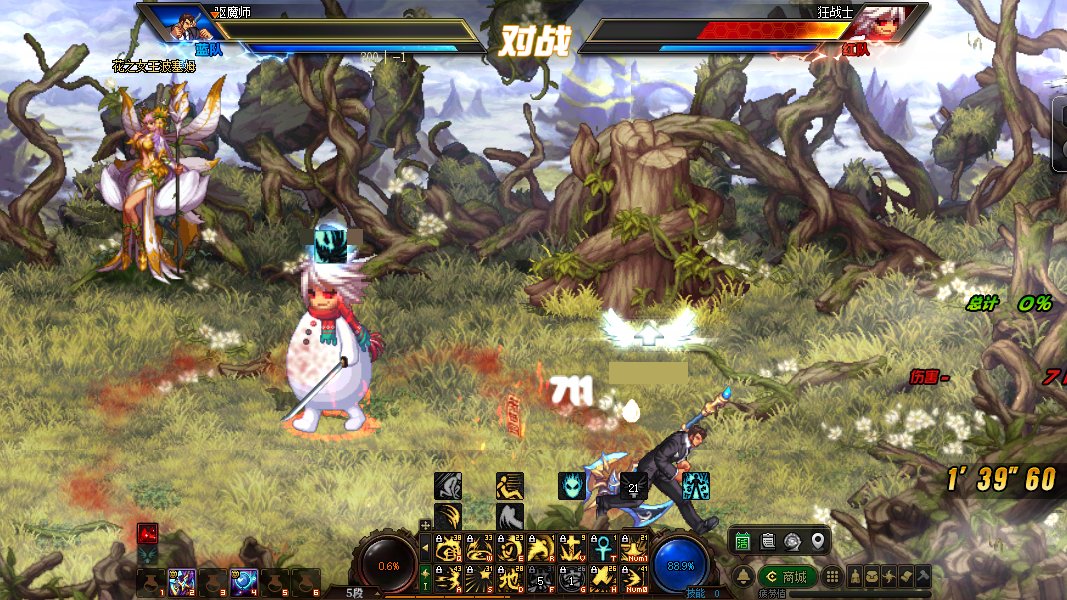Viewport: 1067px width, 600px height.
Task: Select the red crystal buff icon
Action: click(148, 533)
